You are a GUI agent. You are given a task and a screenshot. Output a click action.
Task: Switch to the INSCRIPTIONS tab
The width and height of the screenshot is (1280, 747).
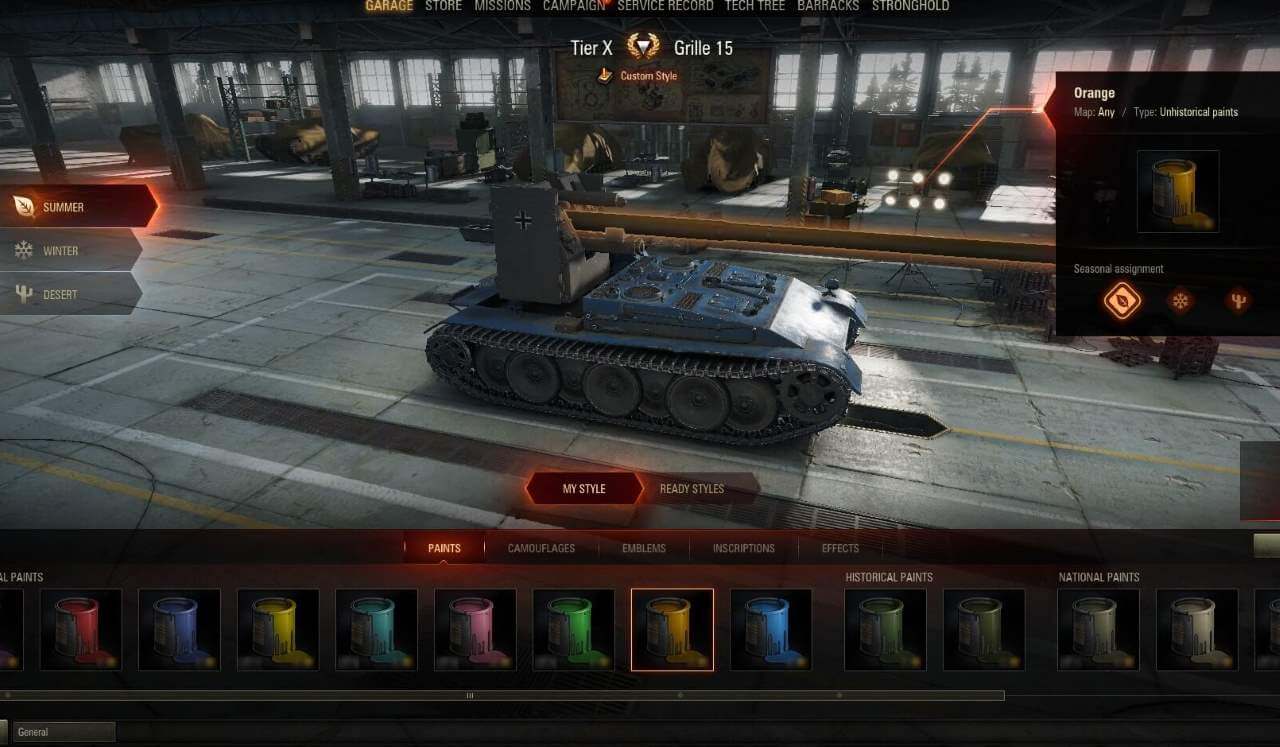coord(744,548)
